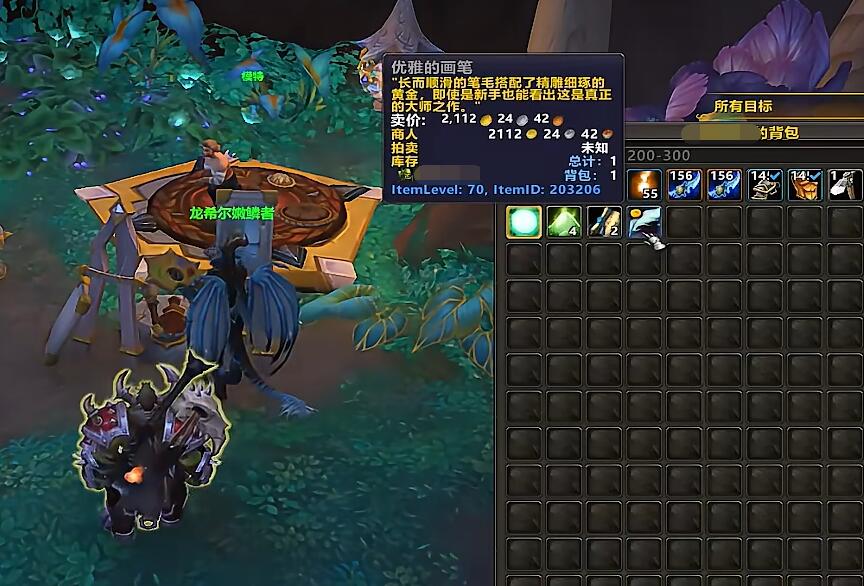Select the glowing green orb item
This screenshot has width=864, height=586.
click(x=524, y=222)
